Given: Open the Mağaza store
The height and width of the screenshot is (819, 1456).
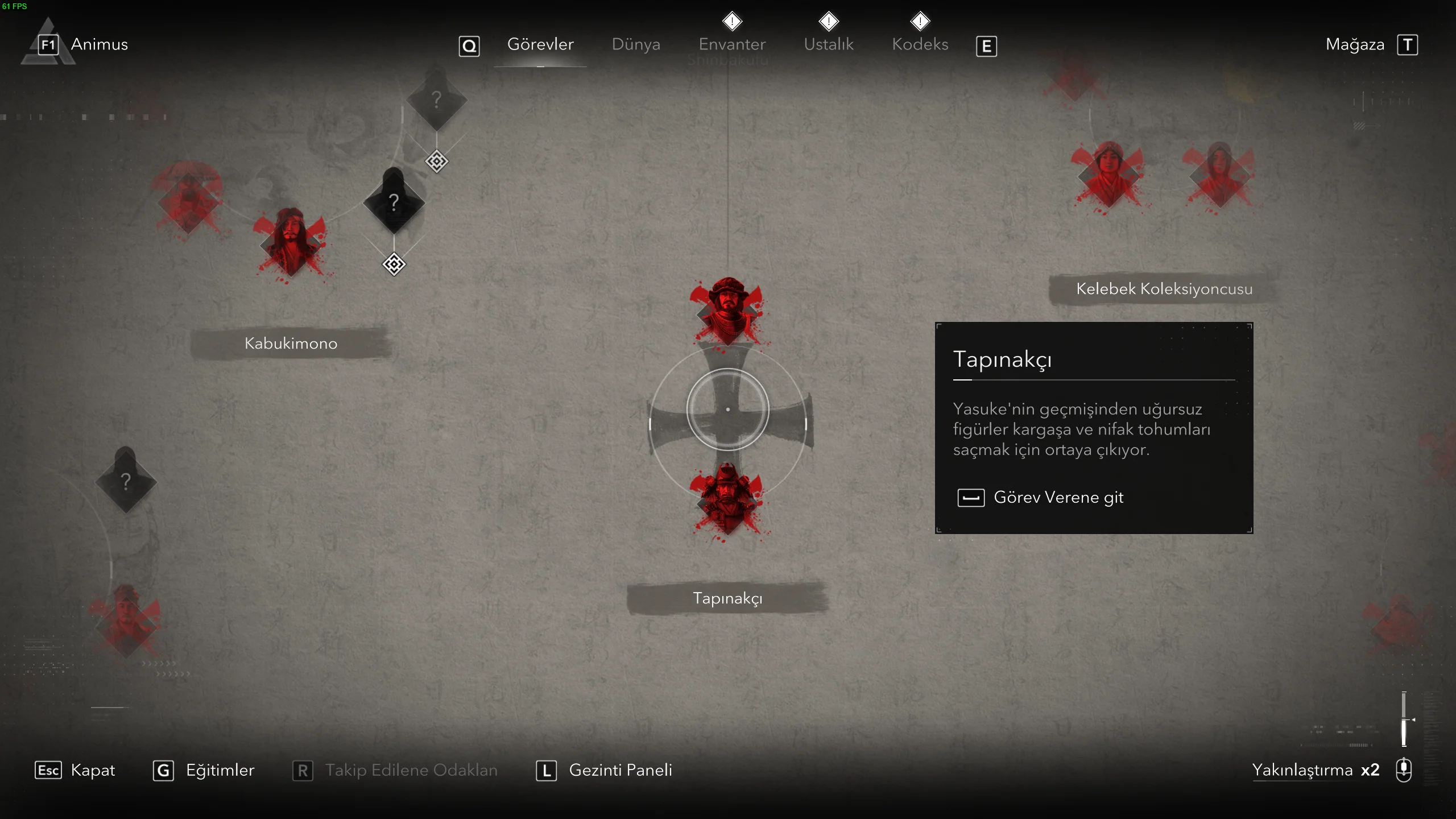Looking at the screenshot, I should click(x=1355, y=44).
